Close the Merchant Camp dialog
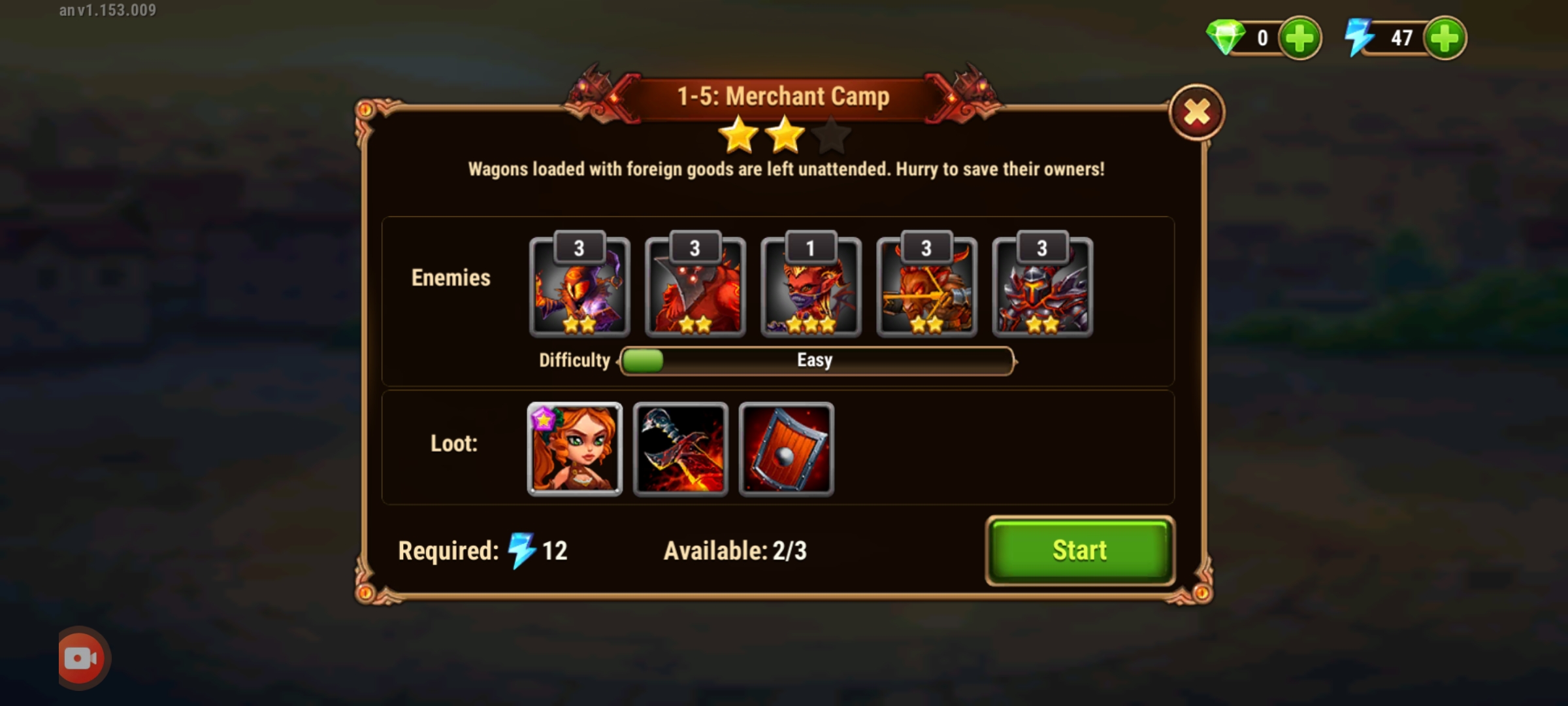This screenshot has height=706, width=1568. 1196,112
